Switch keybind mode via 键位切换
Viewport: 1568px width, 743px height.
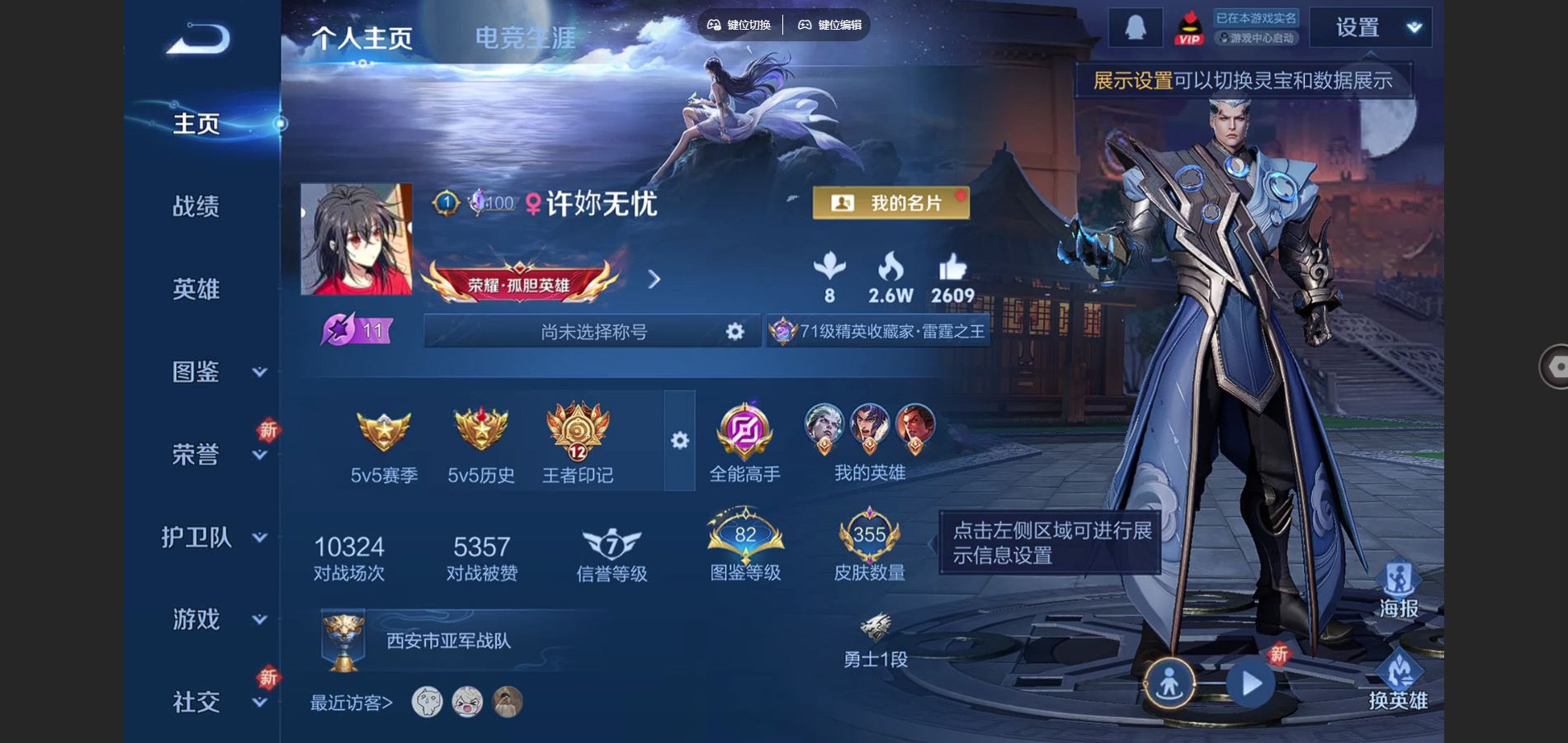tap(741, 25)
